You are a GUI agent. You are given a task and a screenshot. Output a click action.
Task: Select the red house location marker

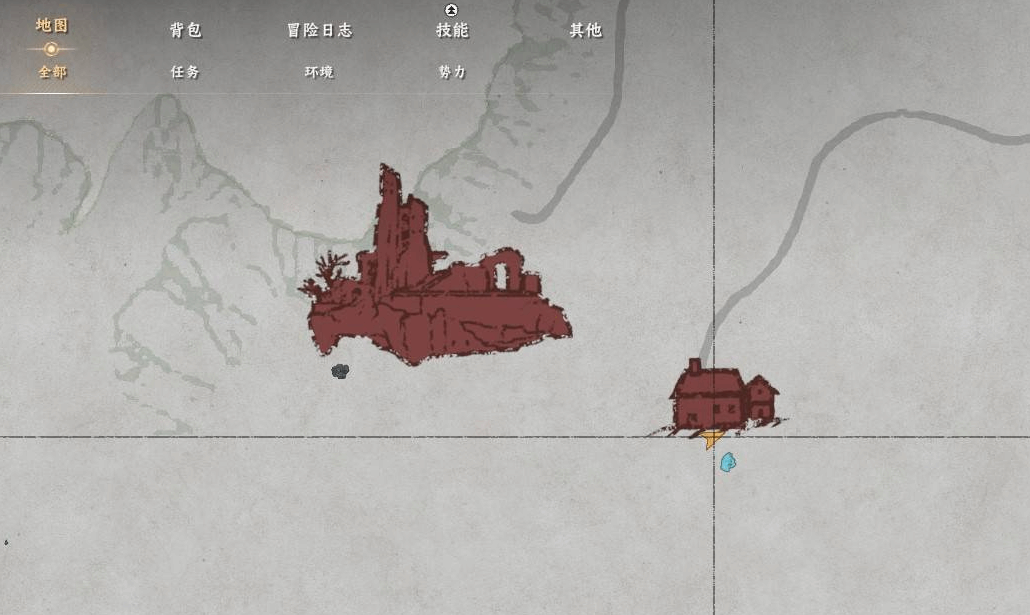(x=720, y=396)
